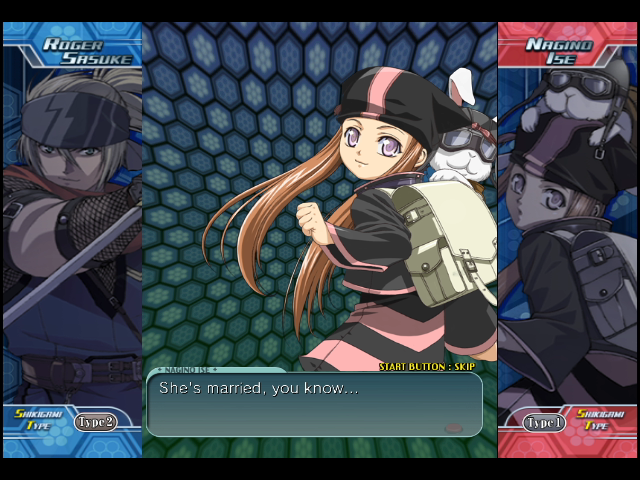The width and height of the screenshot is (640, 480).
Task: Choose the Roger Sasuke character name banner
Action: pyautogui.click(x=74, y=52)
